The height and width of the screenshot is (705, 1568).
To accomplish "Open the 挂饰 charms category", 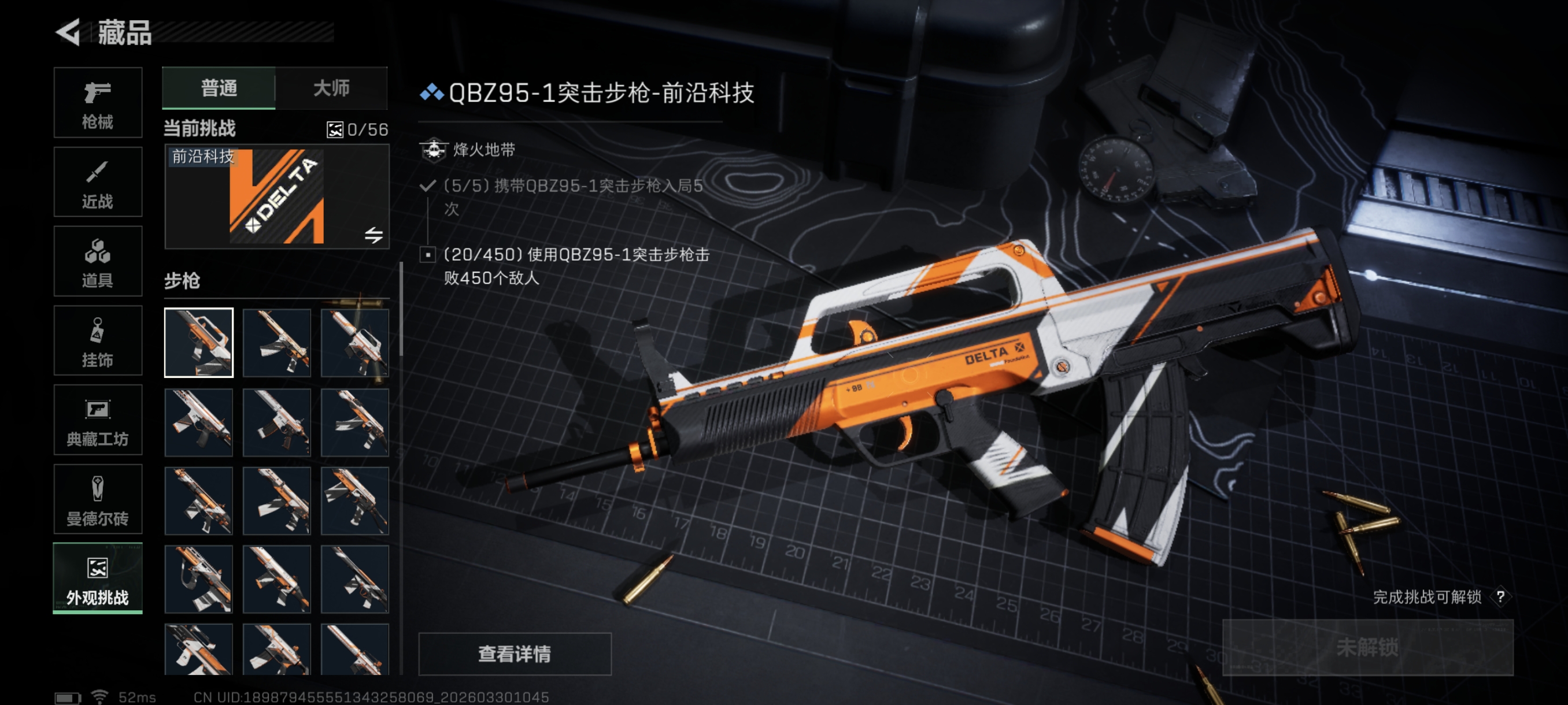I will (97, 340).
